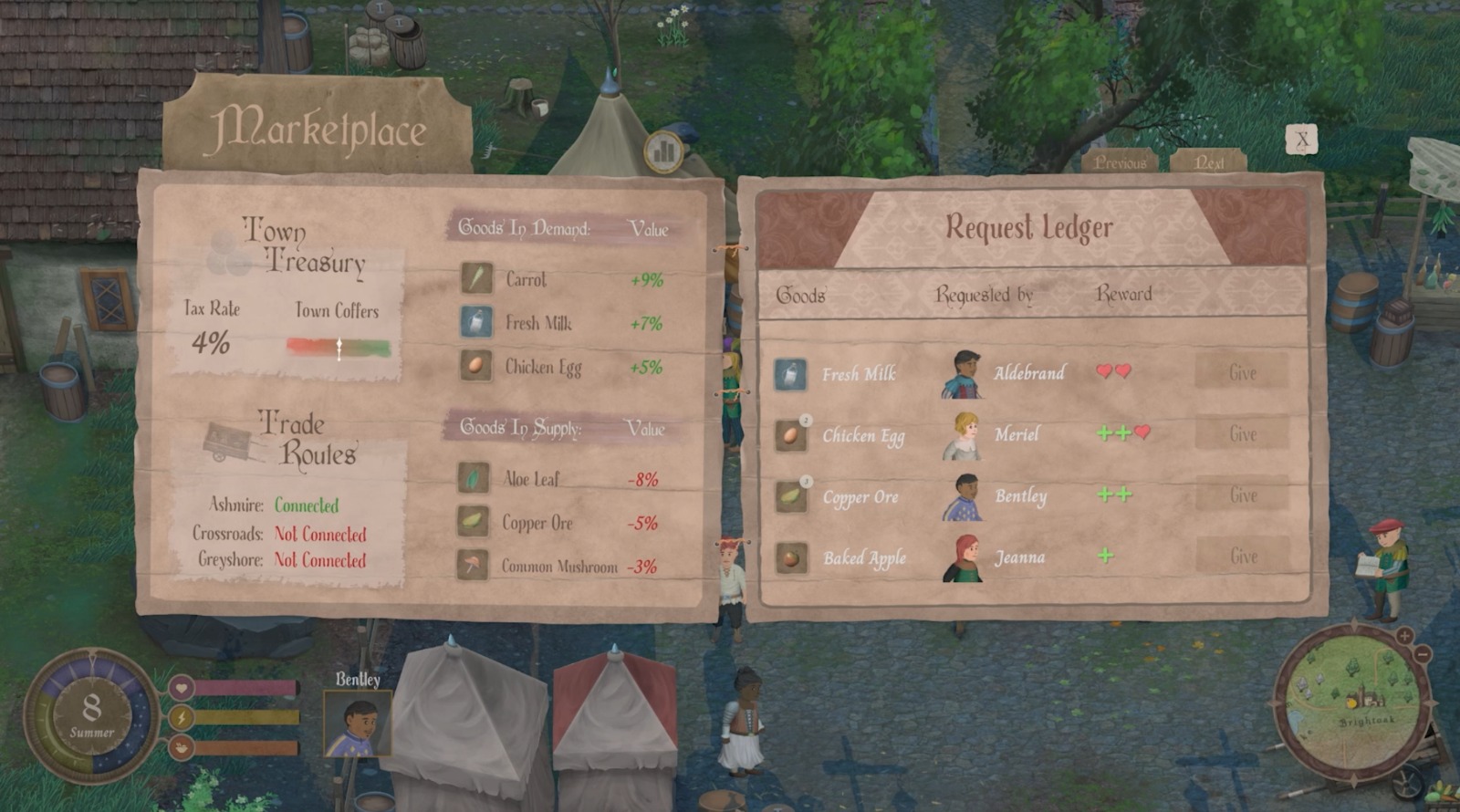The image size is (1460, 812).
Task: Select the Copper Ore ledger item icon
Action: click(790, 496)
